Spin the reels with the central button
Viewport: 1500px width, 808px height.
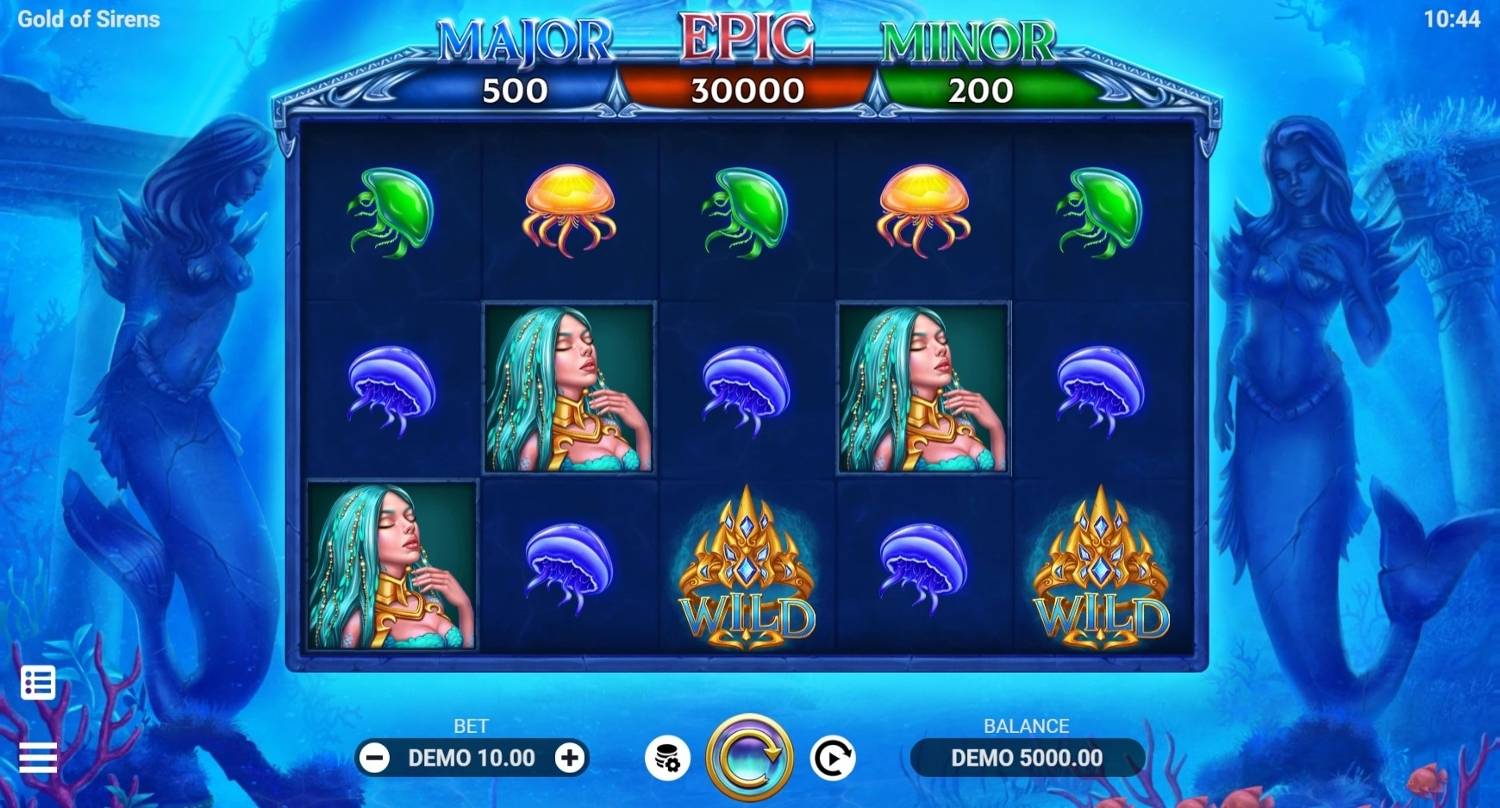(x=749, y=758)
